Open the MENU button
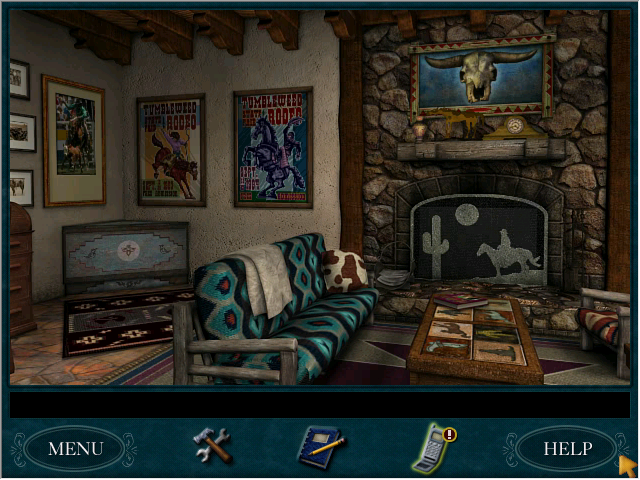Viewport: 640px width, 480px height. coord(75,449)
